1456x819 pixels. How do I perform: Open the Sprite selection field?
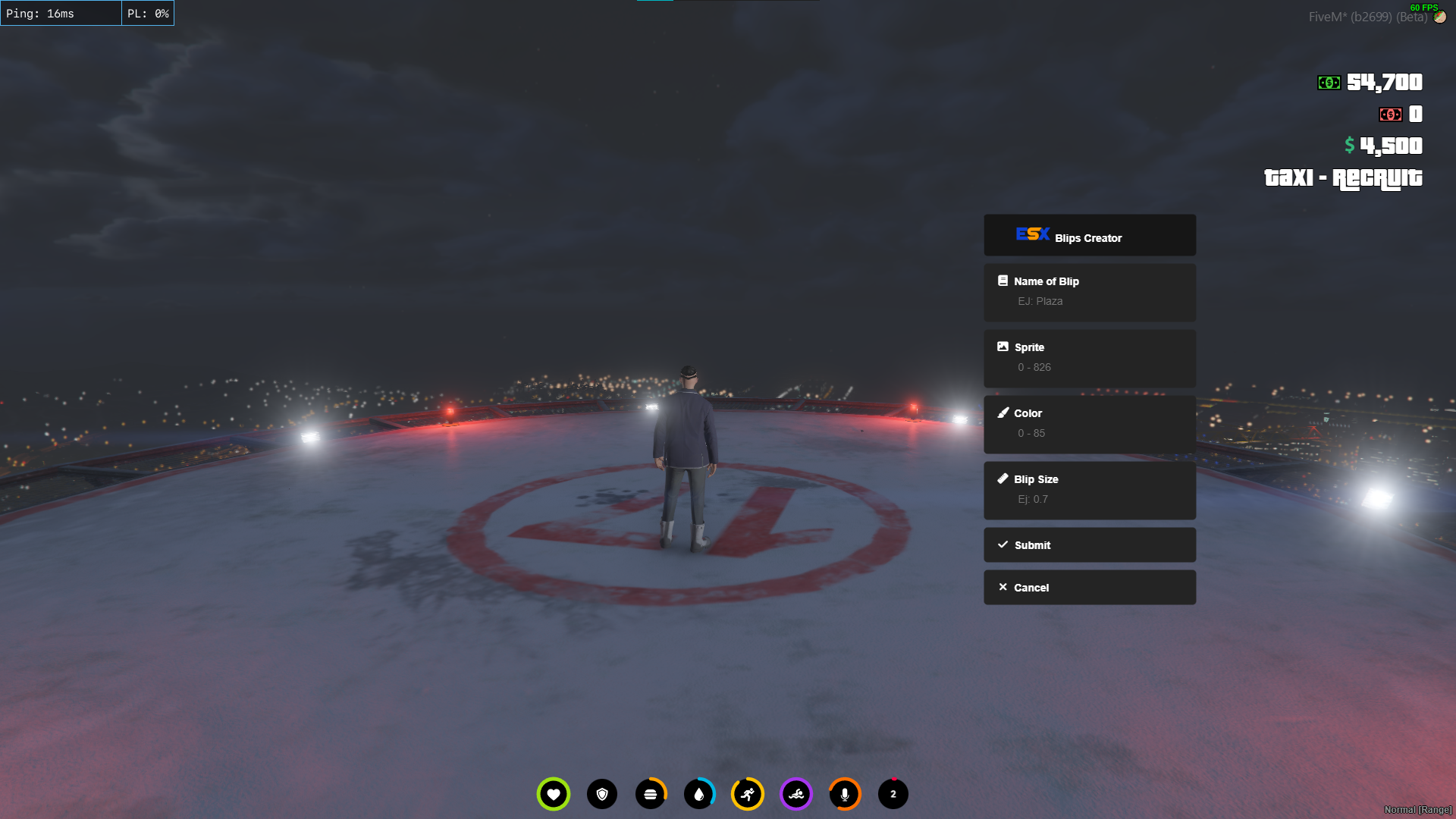pyautogui.click(x=1090, y=358)
